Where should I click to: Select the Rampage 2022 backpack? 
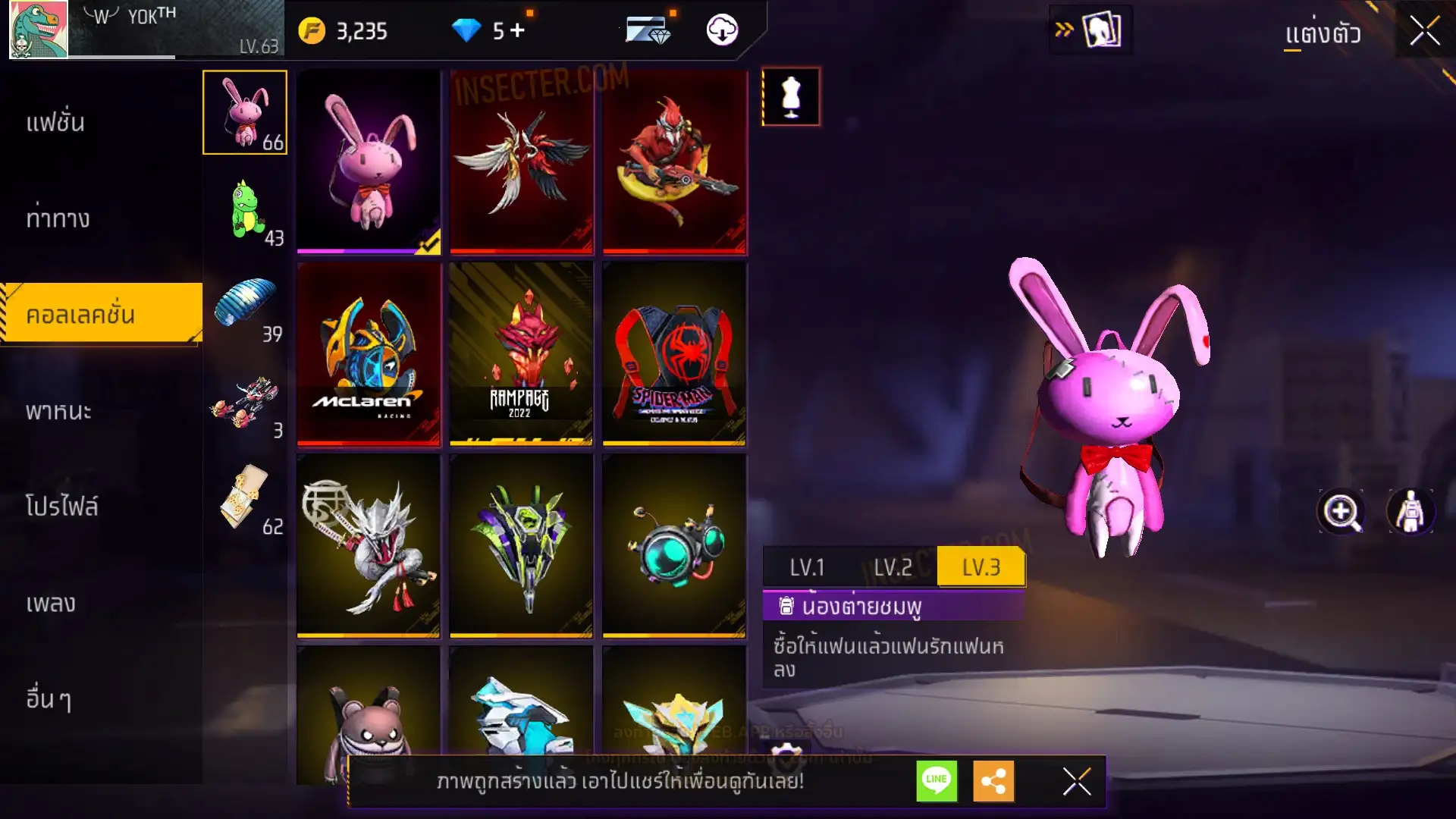click(x=521, y=353)
